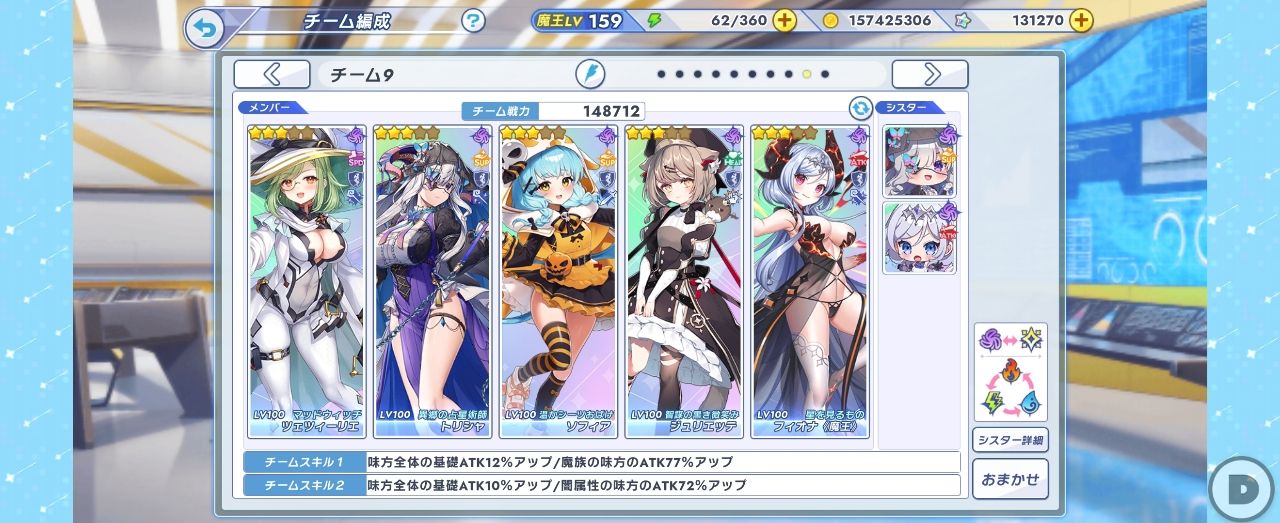Select the ツェツィーリエ member card
1280x523 pixels.
click(x=307, y=281)
